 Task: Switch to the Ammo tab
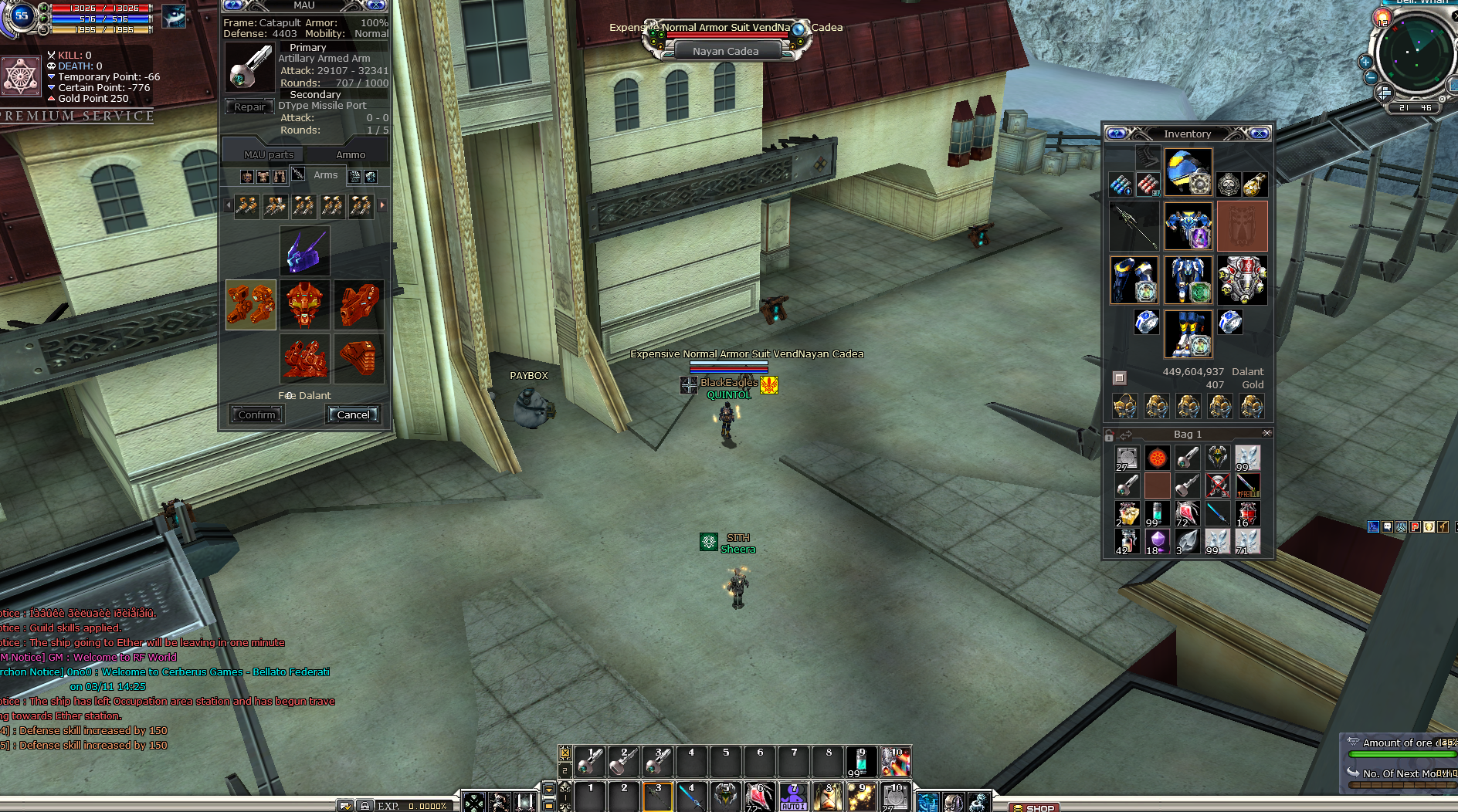click(351, 154)
